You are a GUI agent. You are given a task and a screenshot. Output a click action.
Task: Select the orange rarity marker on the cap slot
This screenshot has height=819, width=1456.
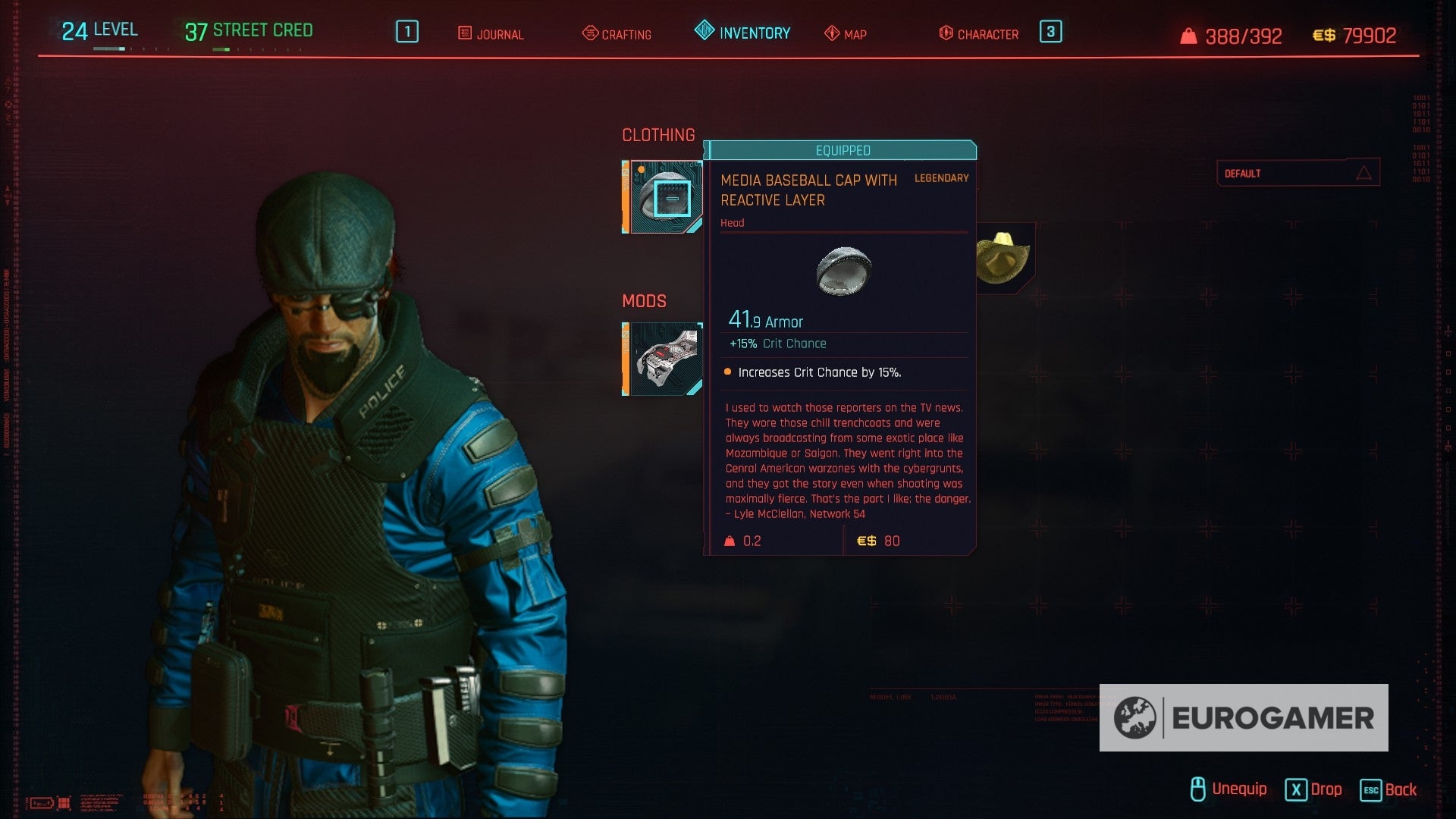(641, 170)
